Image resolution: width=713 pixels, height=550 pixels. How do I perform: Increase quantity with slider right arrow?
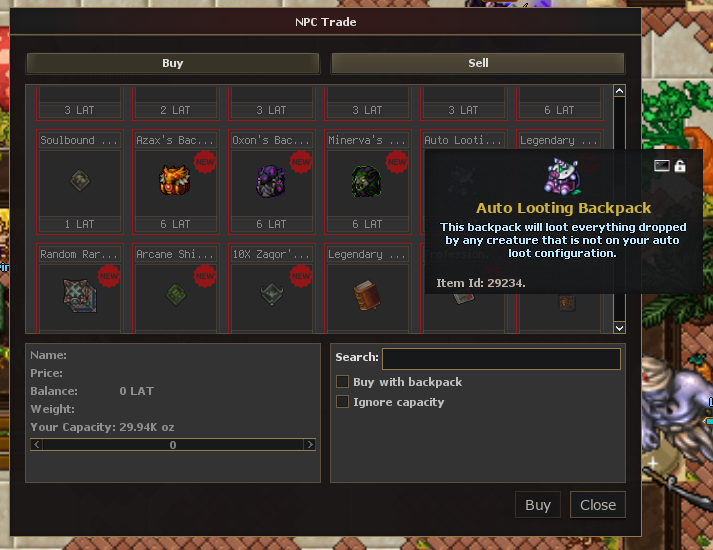[x=310, y=444]
